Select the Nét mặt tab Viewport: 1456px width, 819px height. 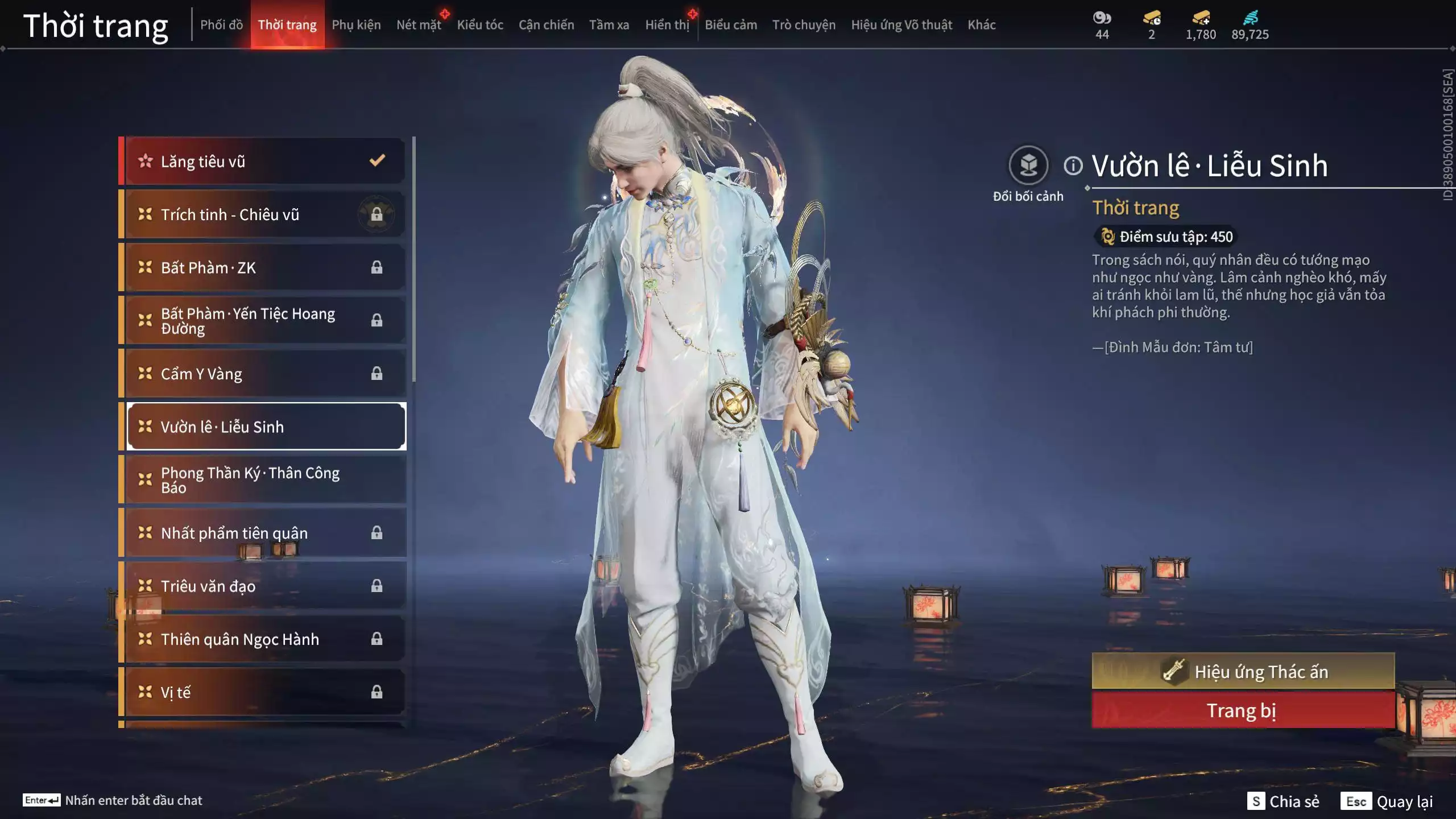(x=419, y=25)
